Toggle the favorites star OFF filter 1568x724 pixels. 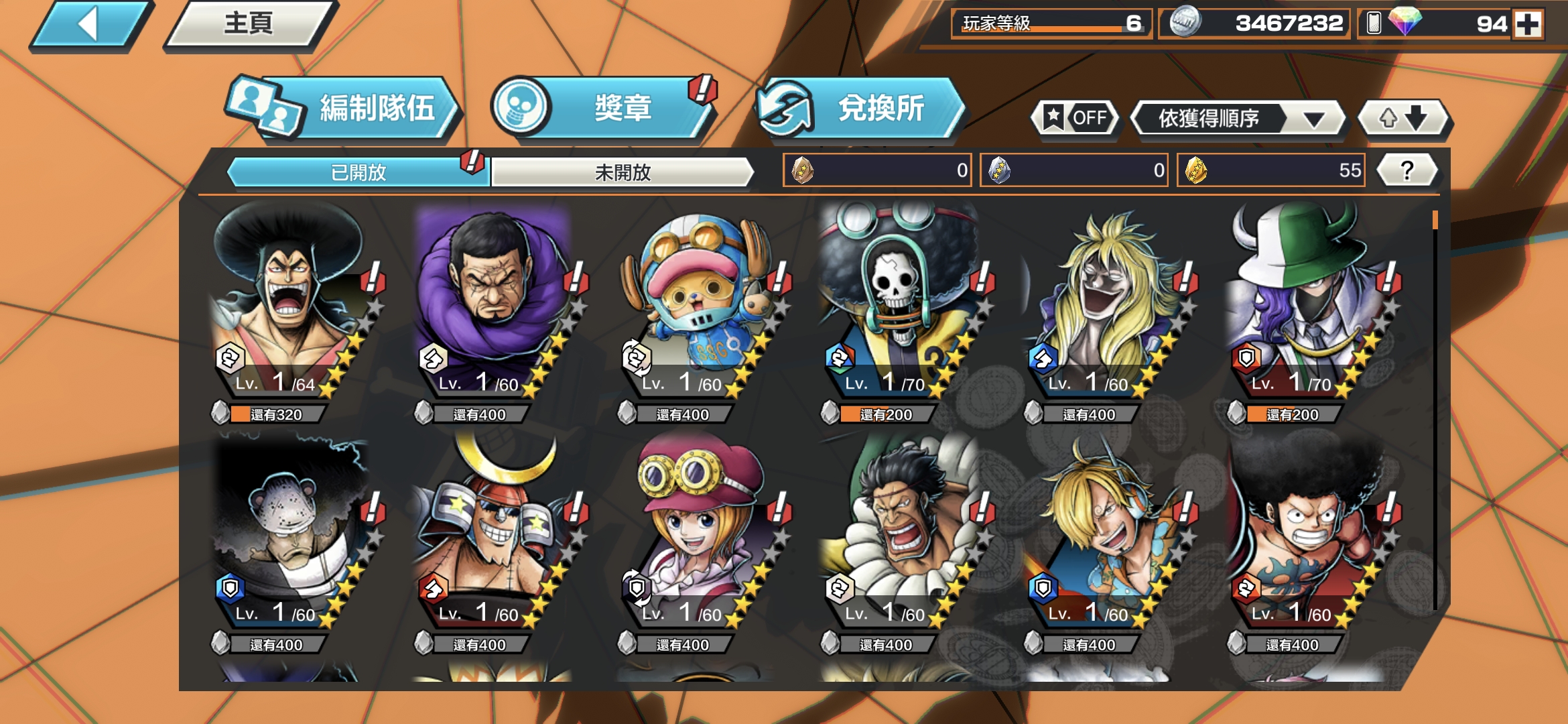point(1075,119)
